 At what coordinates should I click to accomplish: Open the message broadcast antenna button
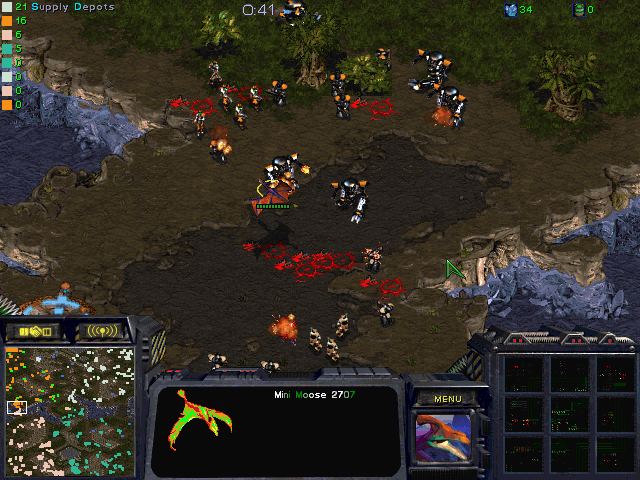(x=103, y=331)
